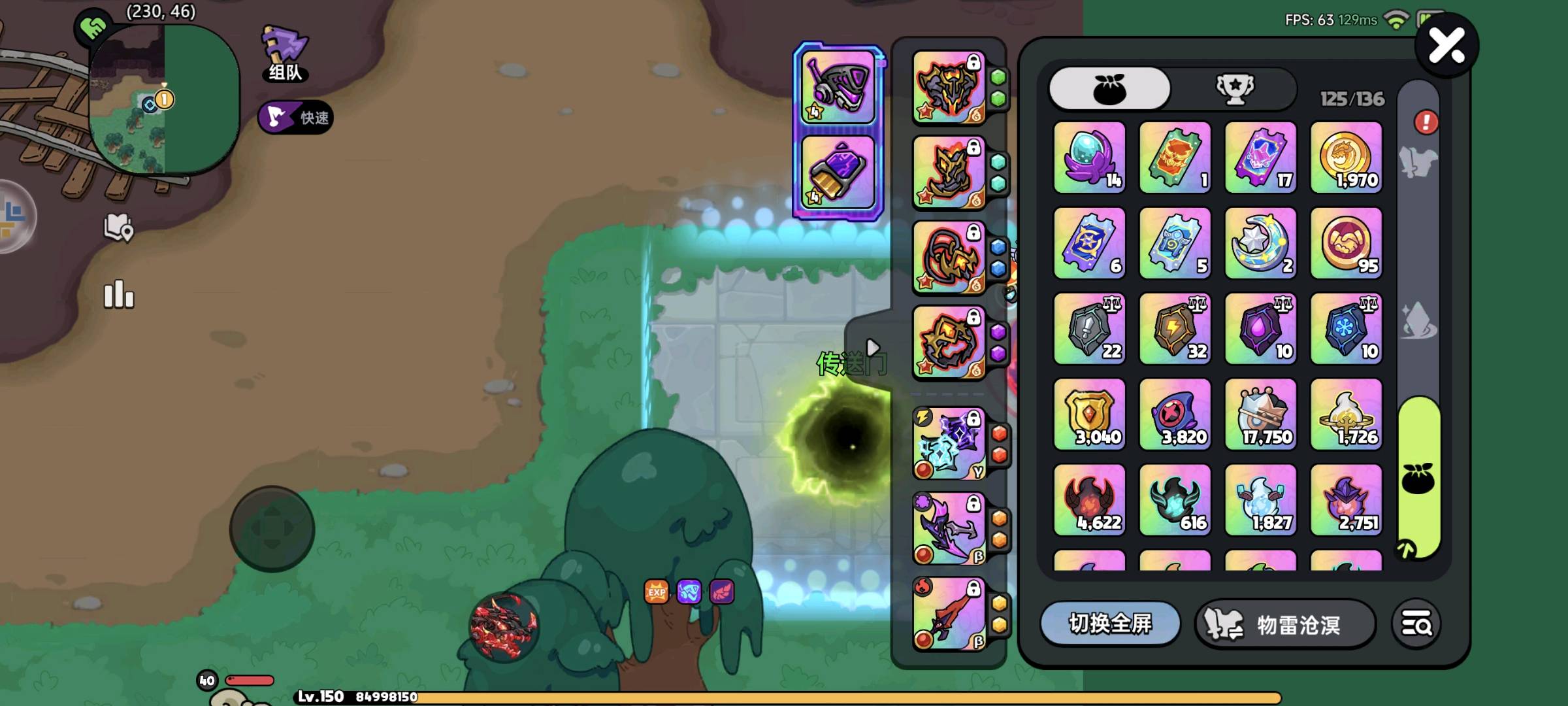The height and width of the screenshot is (706, 1568).
Task: Close the inventory panel with X
Action: click(1446, 46)
